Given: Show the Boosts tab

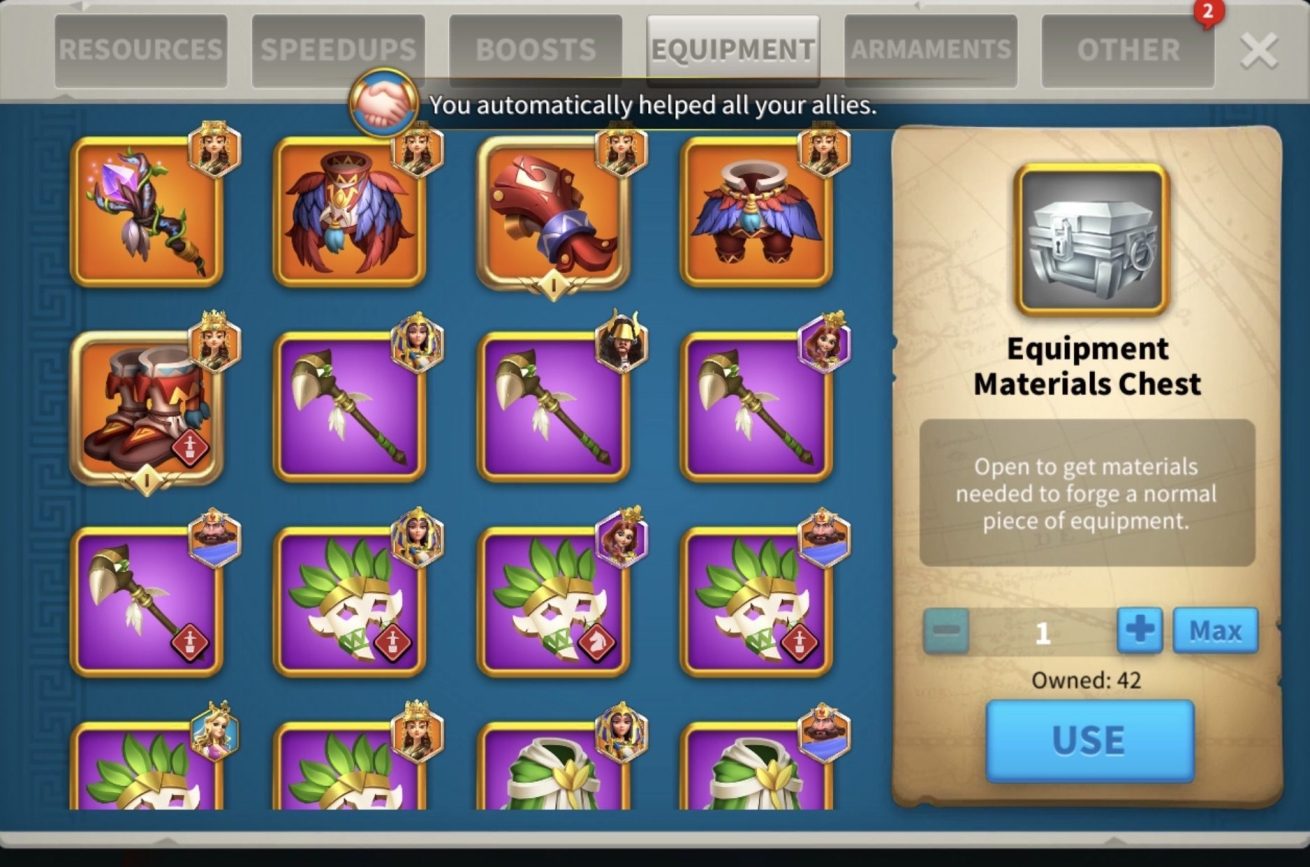Looking at the screenshot, I should click(535, 50).
